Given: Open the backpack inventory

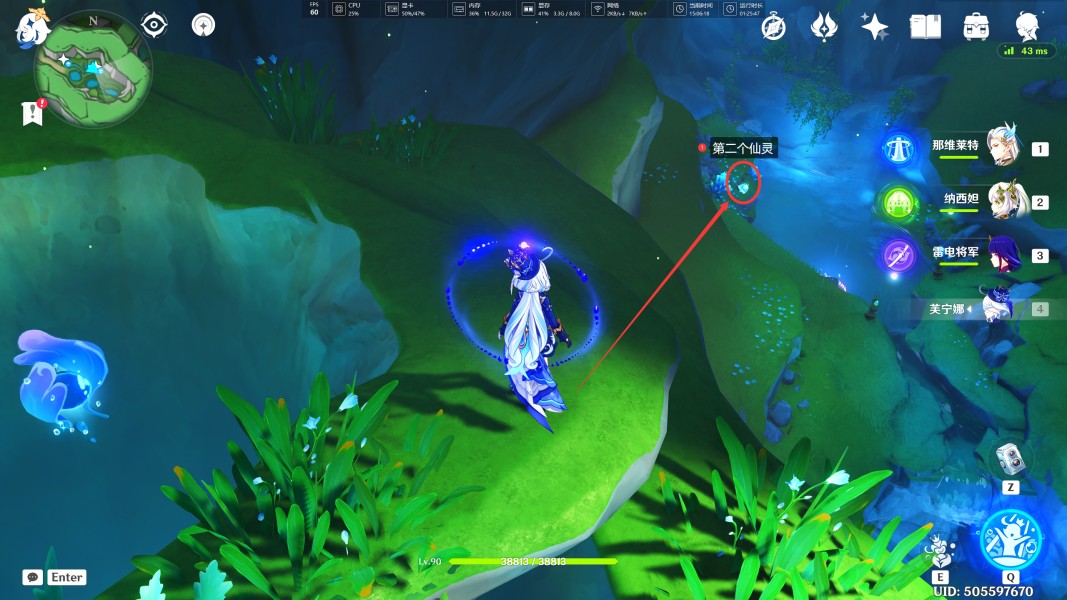Looking at the screenshot, I should (x=976, y=27).
